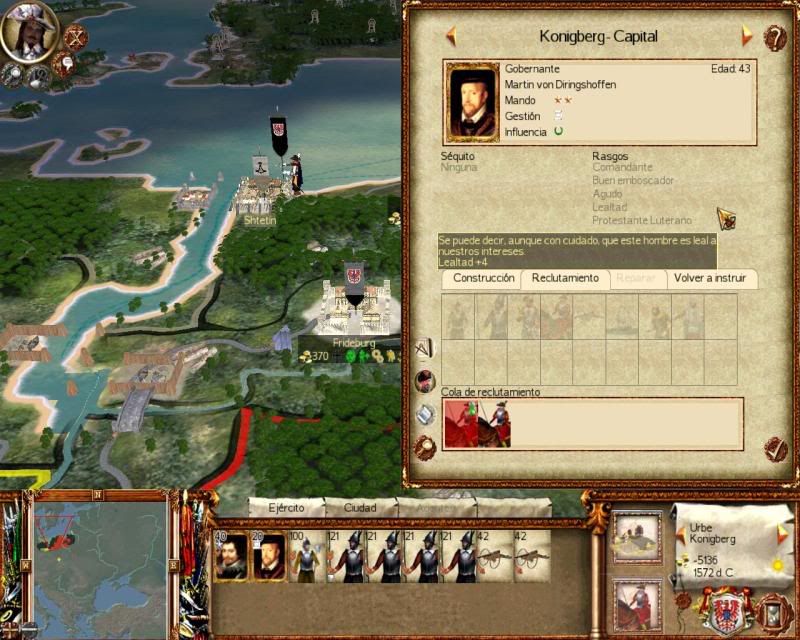
Task: Select the unit card numbered 100
Action: (x=305, y=557)
